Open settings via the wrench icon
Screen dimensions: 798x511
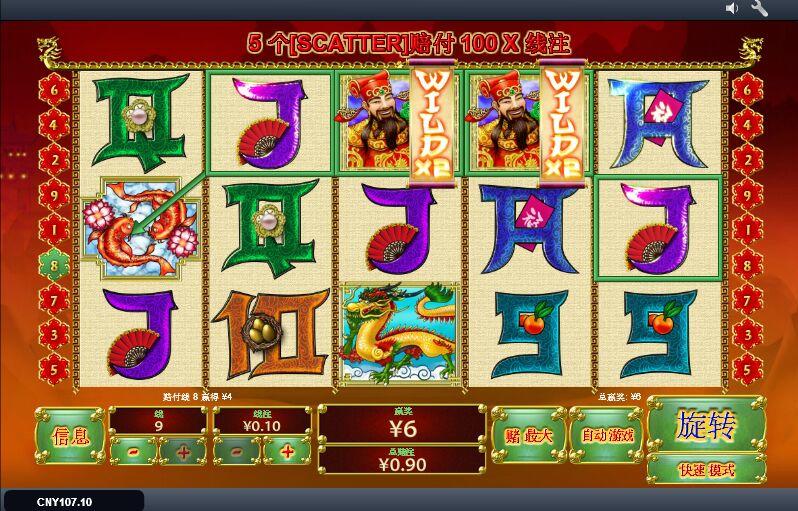[x=759, y=9]
